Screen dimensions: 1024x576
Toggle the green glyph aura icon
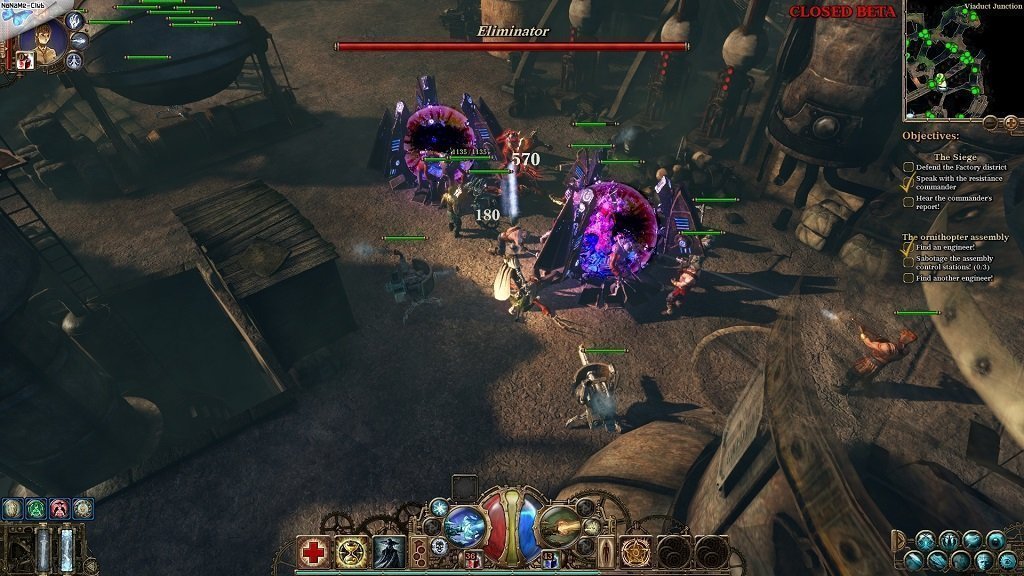pos(35,508)
